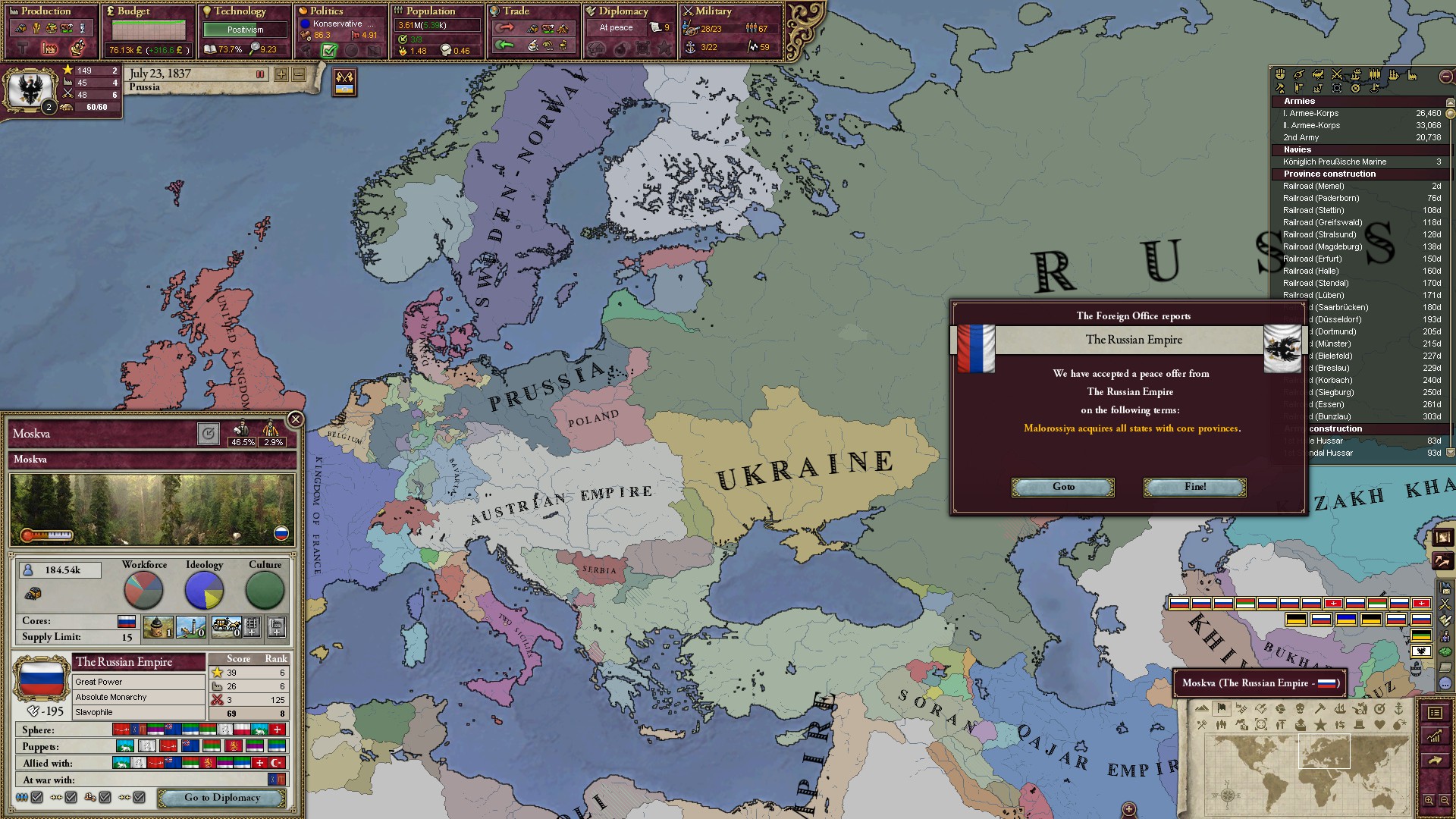The height and width of the screenshot is (819, 1456).
Task: Click Goto in the Foreign Office report
Action: pos(1063,487)
